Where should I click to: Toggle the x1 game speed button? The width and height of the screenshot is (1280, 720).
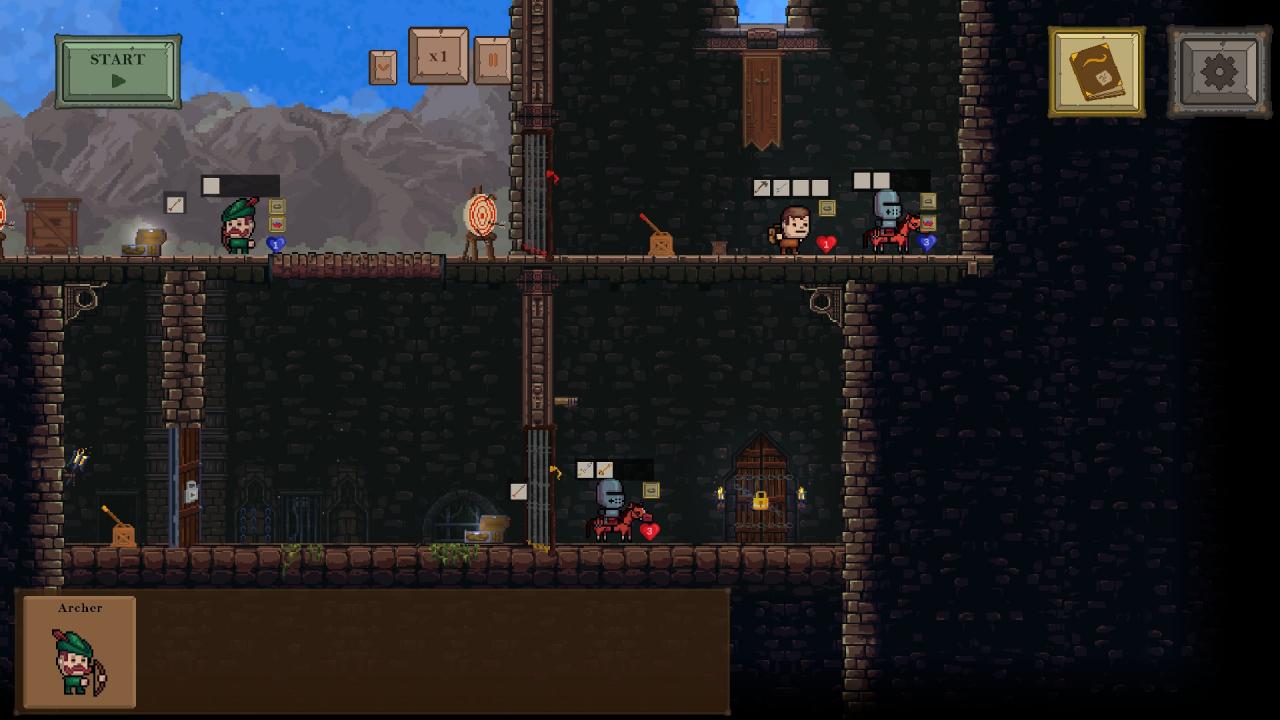pos(438,57)
